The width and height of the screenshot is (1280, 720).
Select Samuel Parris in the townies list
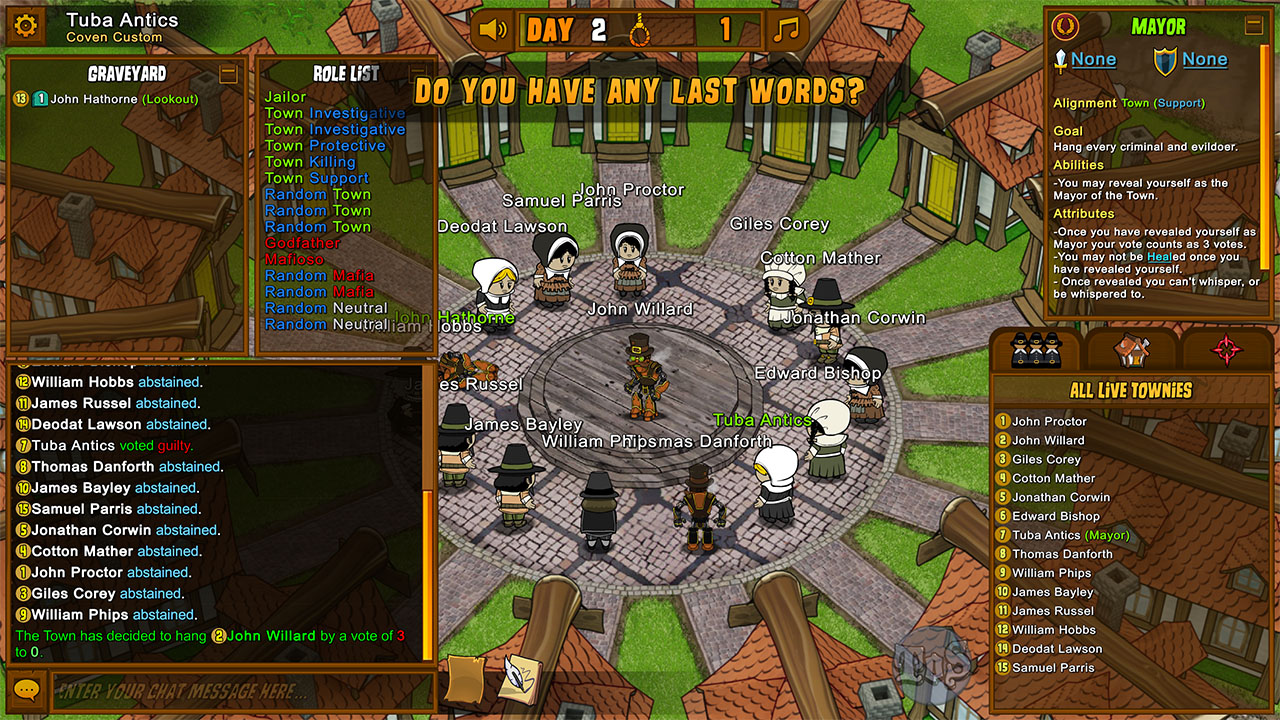pyautogui.click(x=1052, y=668)
